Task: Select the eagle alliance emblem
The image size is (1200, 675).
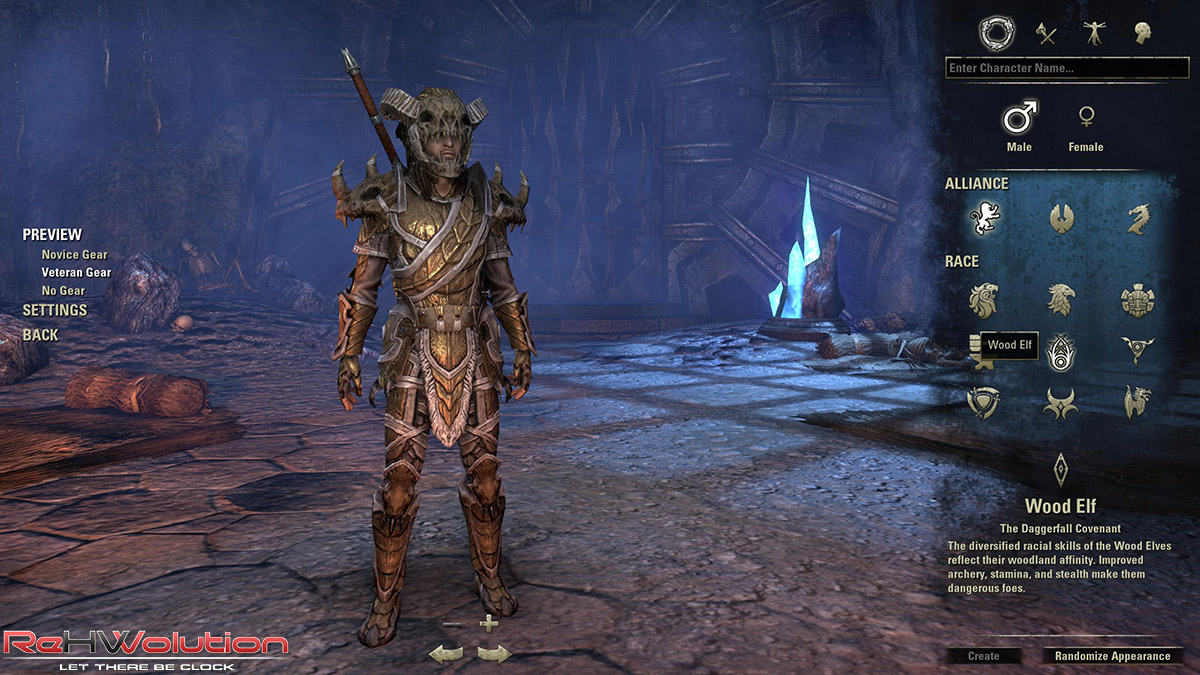Action: [x=1061, y=218]
